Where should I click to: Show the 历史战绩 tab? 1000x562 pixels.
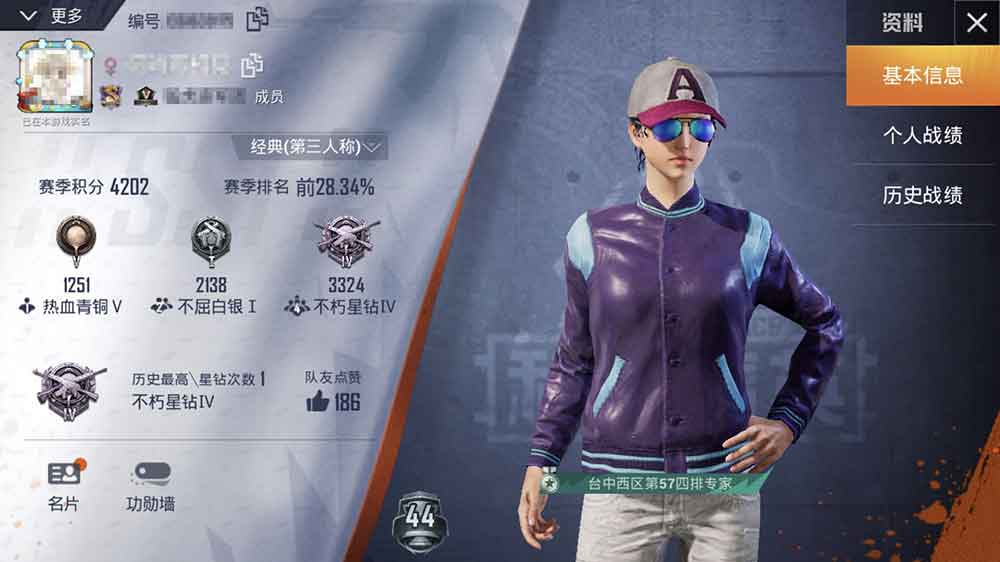(x=922, y=195)
